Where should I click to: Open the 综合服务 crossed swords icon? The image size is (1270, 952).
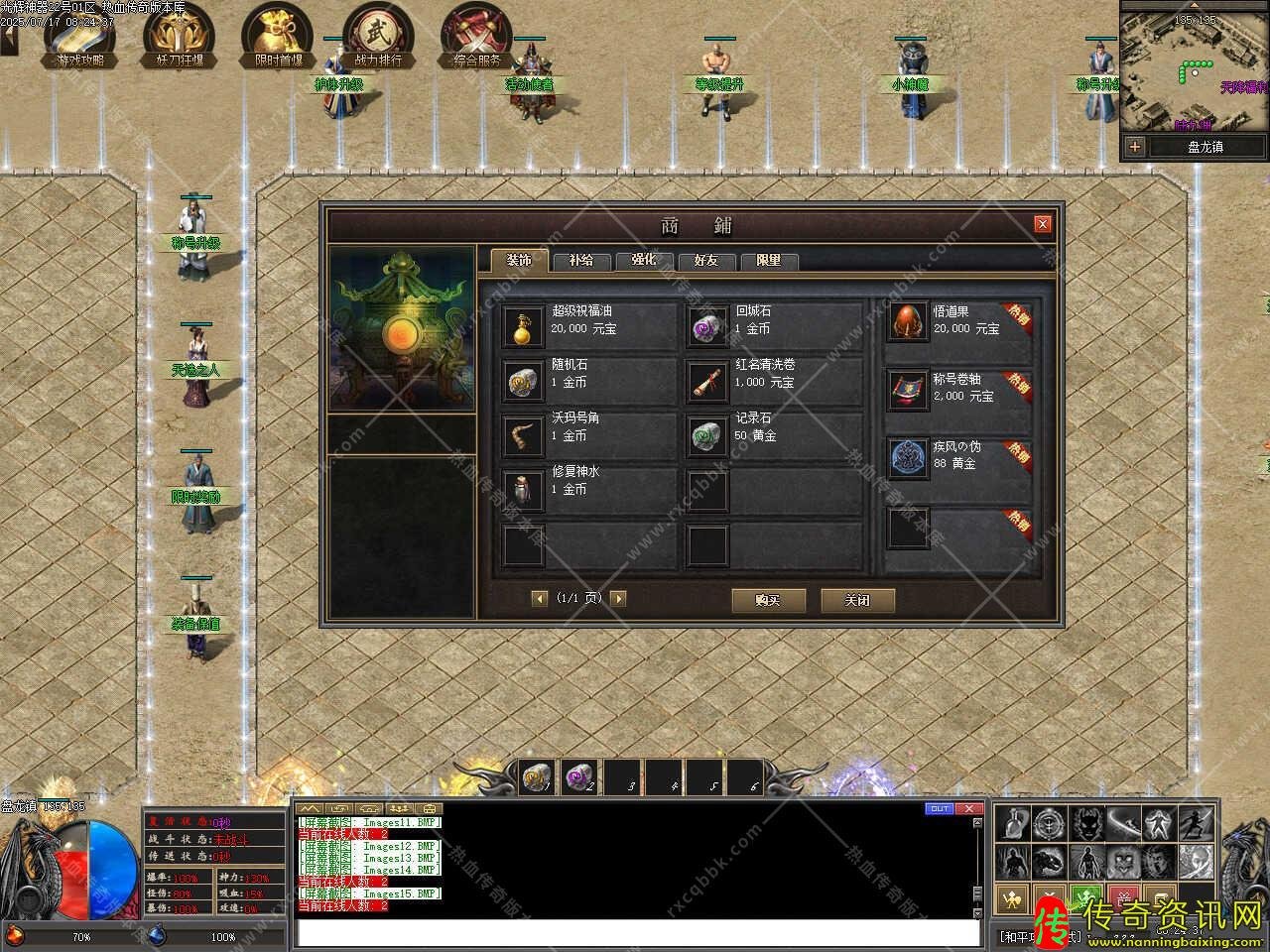point(476,35)
